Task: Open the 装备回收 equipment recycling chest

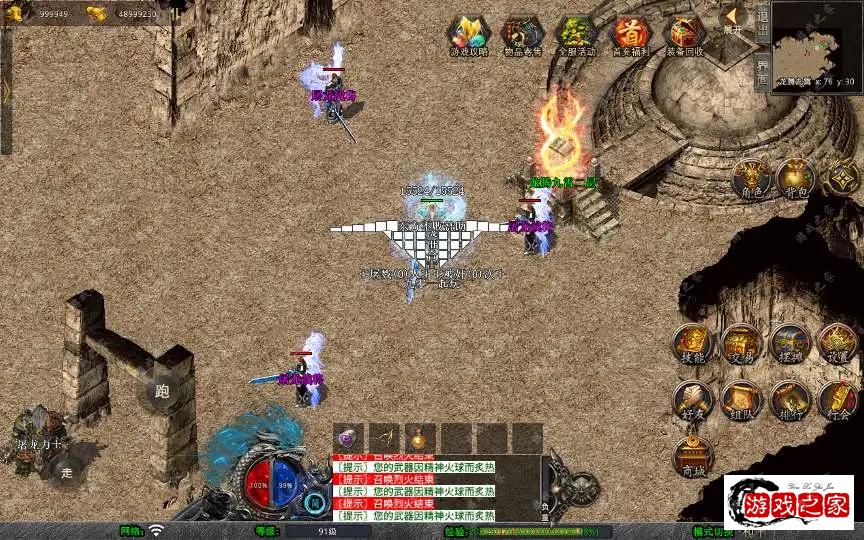Action: pos(685,35)
